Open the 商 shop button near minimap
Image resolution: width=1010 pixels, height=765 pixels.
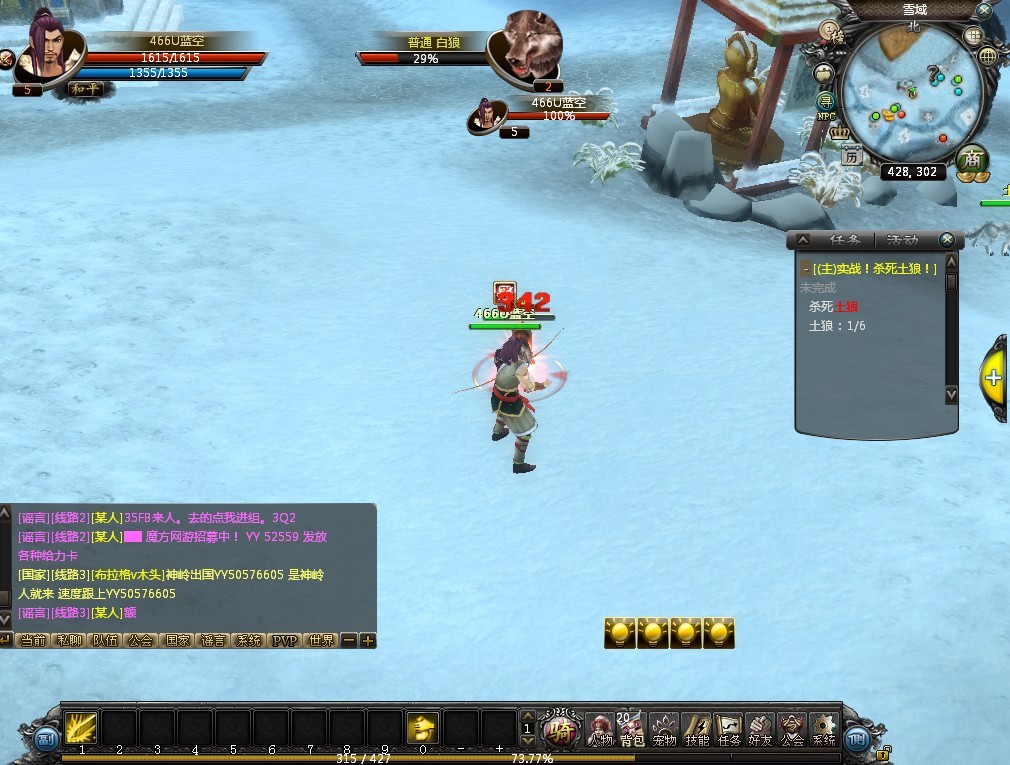(971, 159)
